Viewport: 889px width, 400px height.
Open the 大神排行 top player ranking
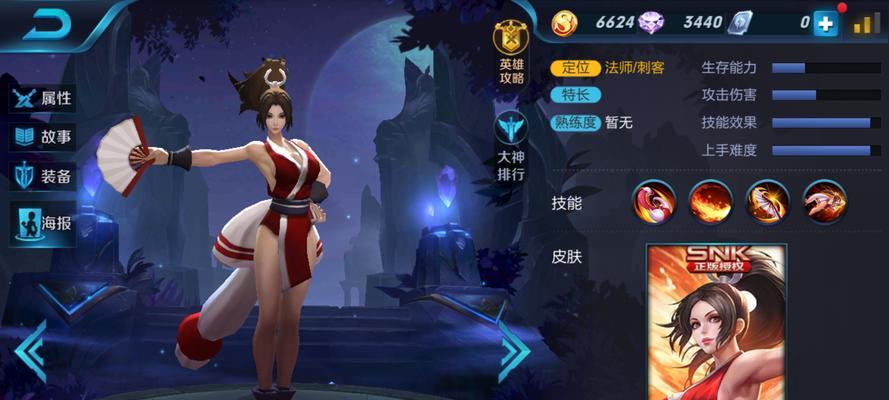pos(511,146)
